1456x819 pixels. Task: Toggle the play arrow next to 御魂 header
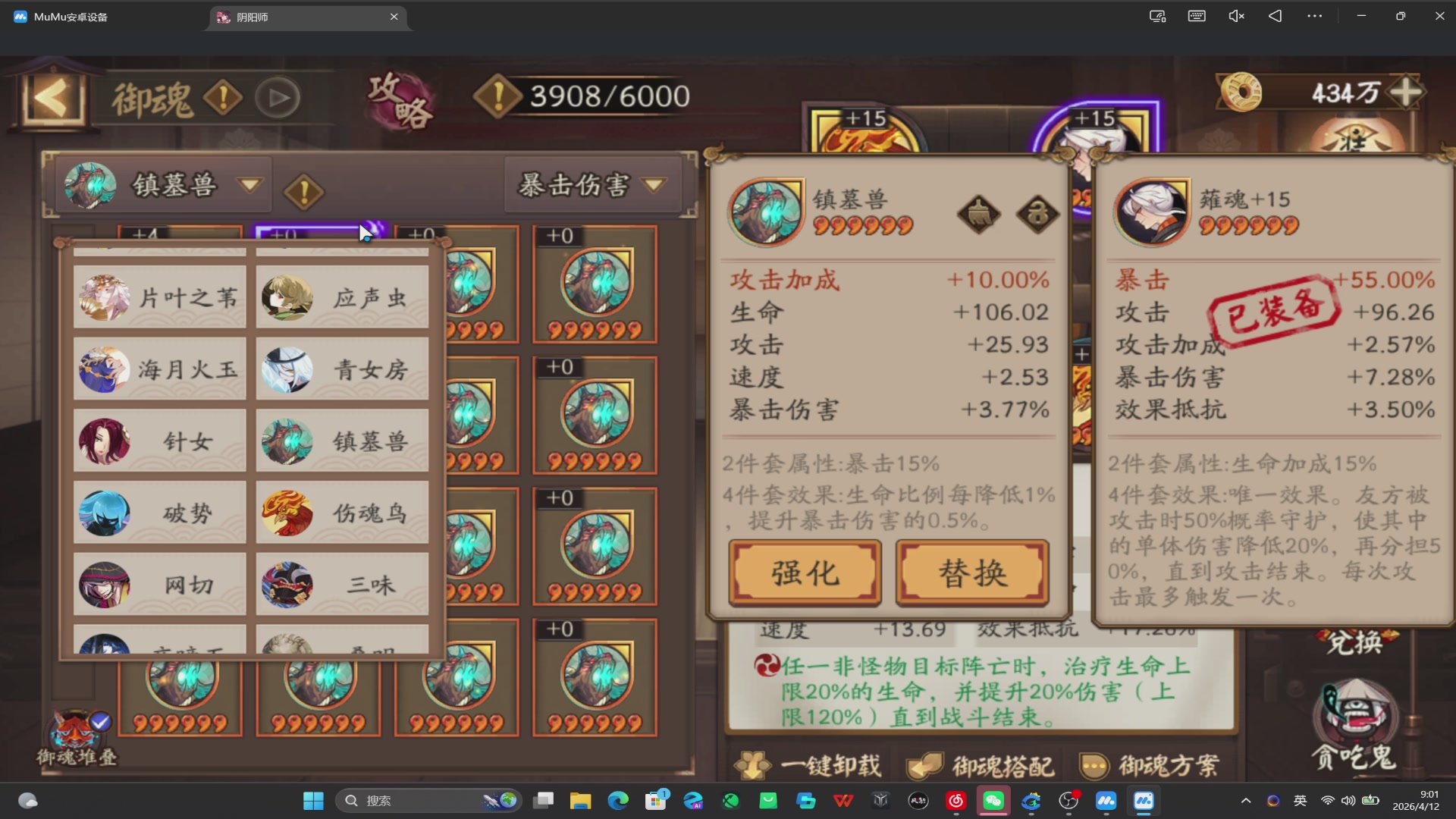pos(278,97)
